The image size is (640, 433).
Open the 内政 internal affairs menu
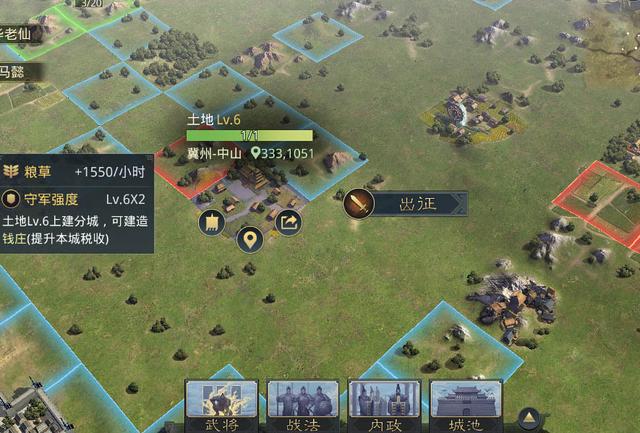(x=383, y=406)
